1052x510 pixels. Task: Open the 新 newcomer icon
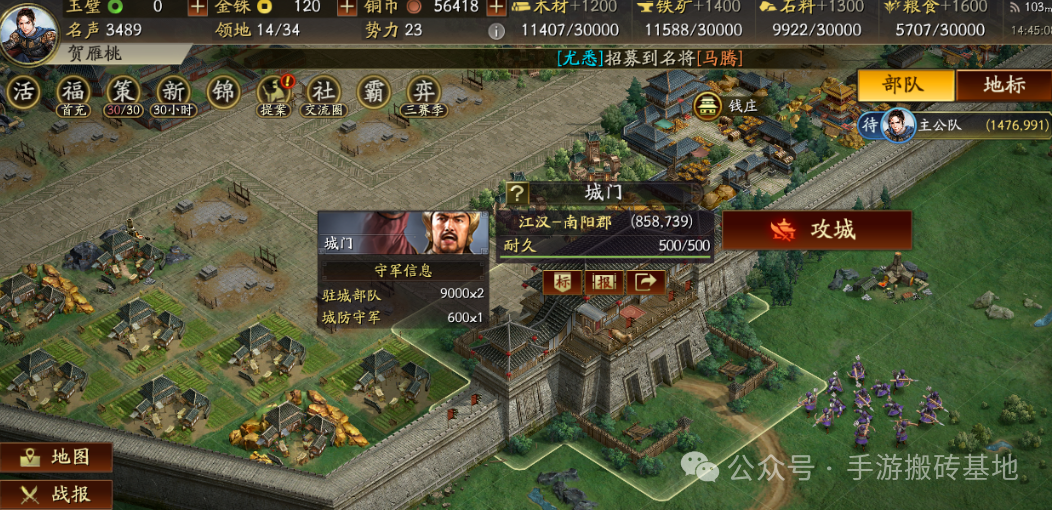pos(173,92)
